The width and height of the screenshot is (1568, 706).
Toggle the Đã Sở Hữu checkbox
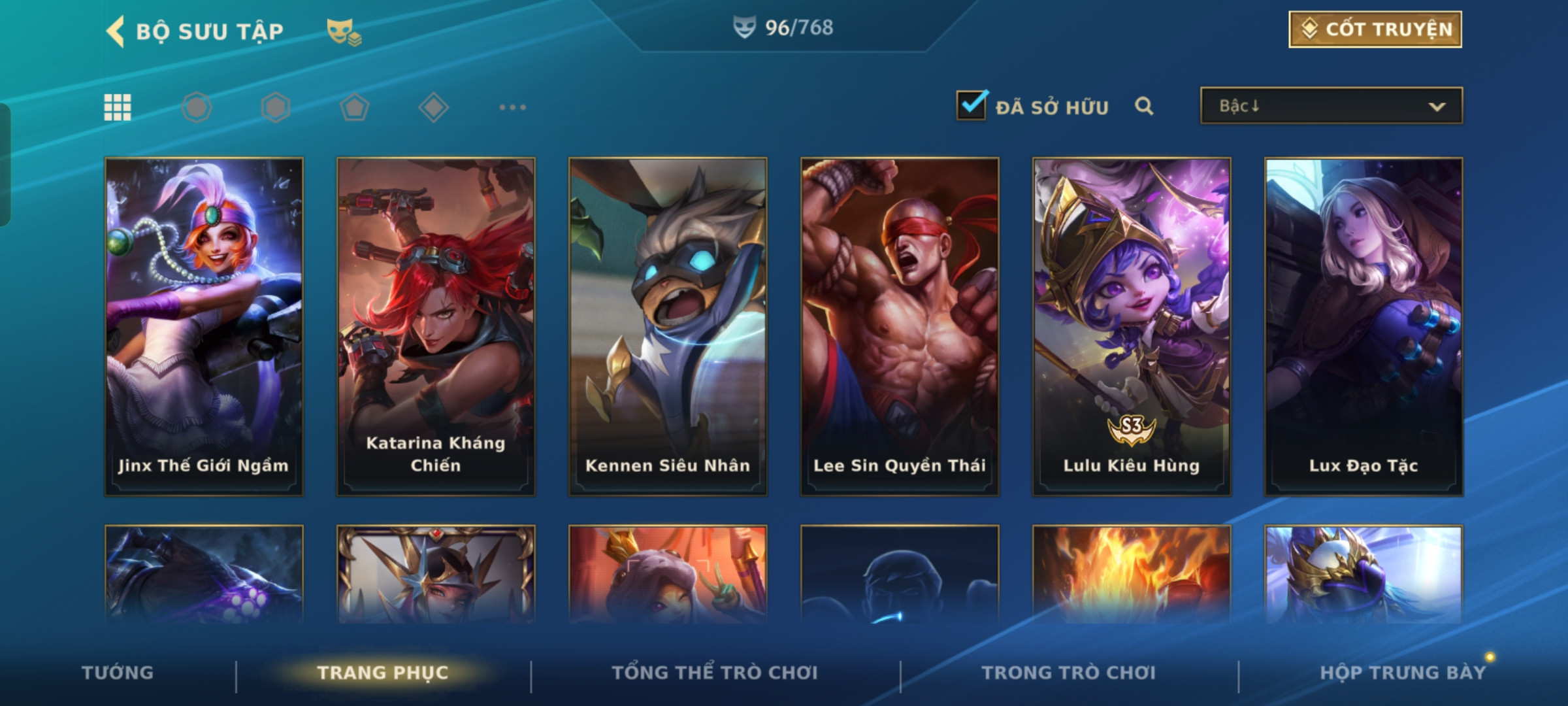(x=971, y=106)
